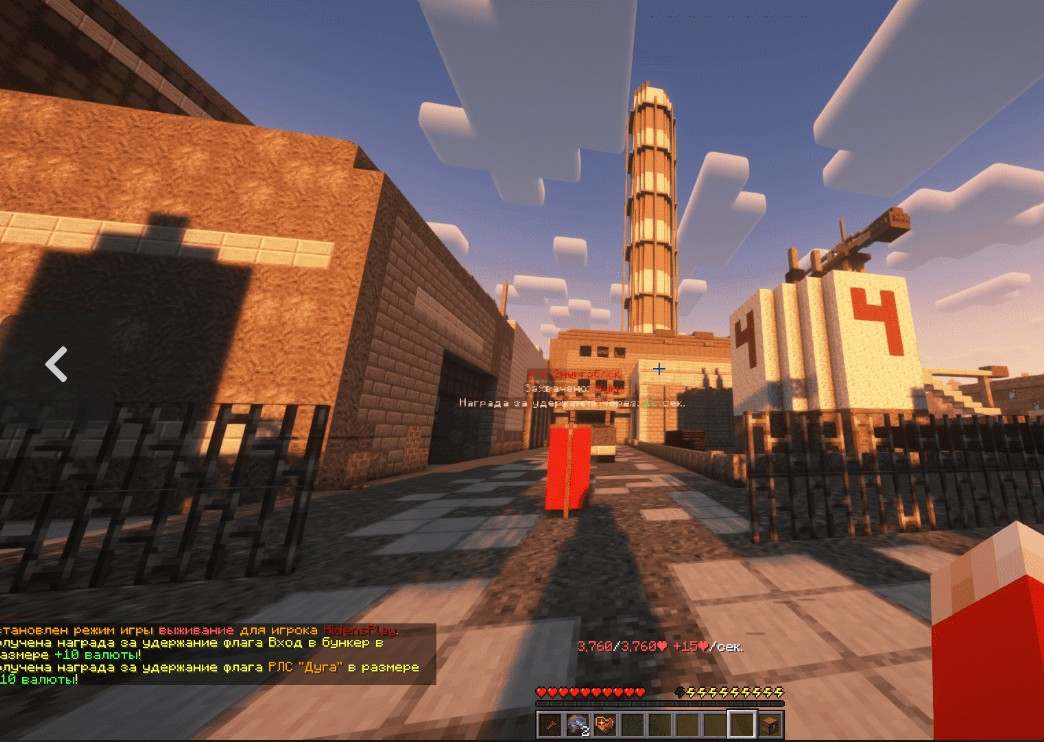Select the chest item in the last hotbar slot

click(x=770, y=724)
